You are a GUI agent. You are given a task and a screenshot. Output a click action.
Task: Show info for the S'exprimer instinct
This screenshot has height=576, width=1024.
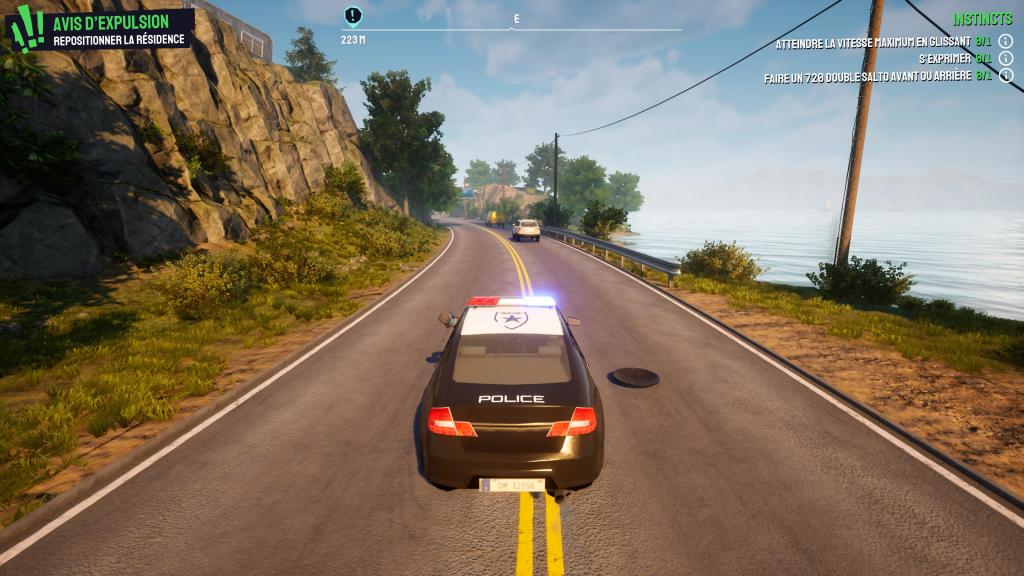coord(1006,59)
